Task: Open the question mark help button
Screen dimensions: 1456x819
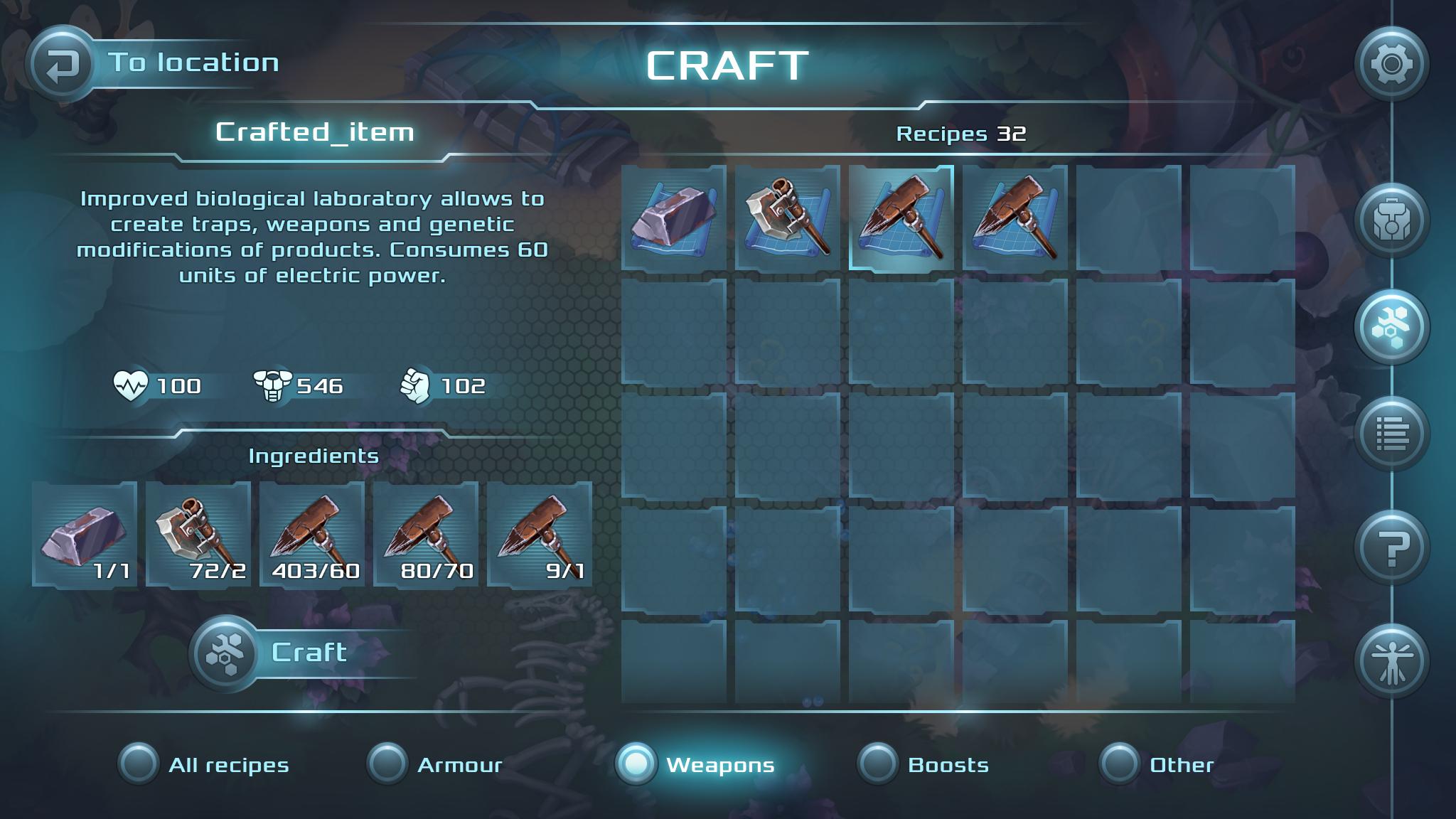Action: click(x=1391, y=547)
